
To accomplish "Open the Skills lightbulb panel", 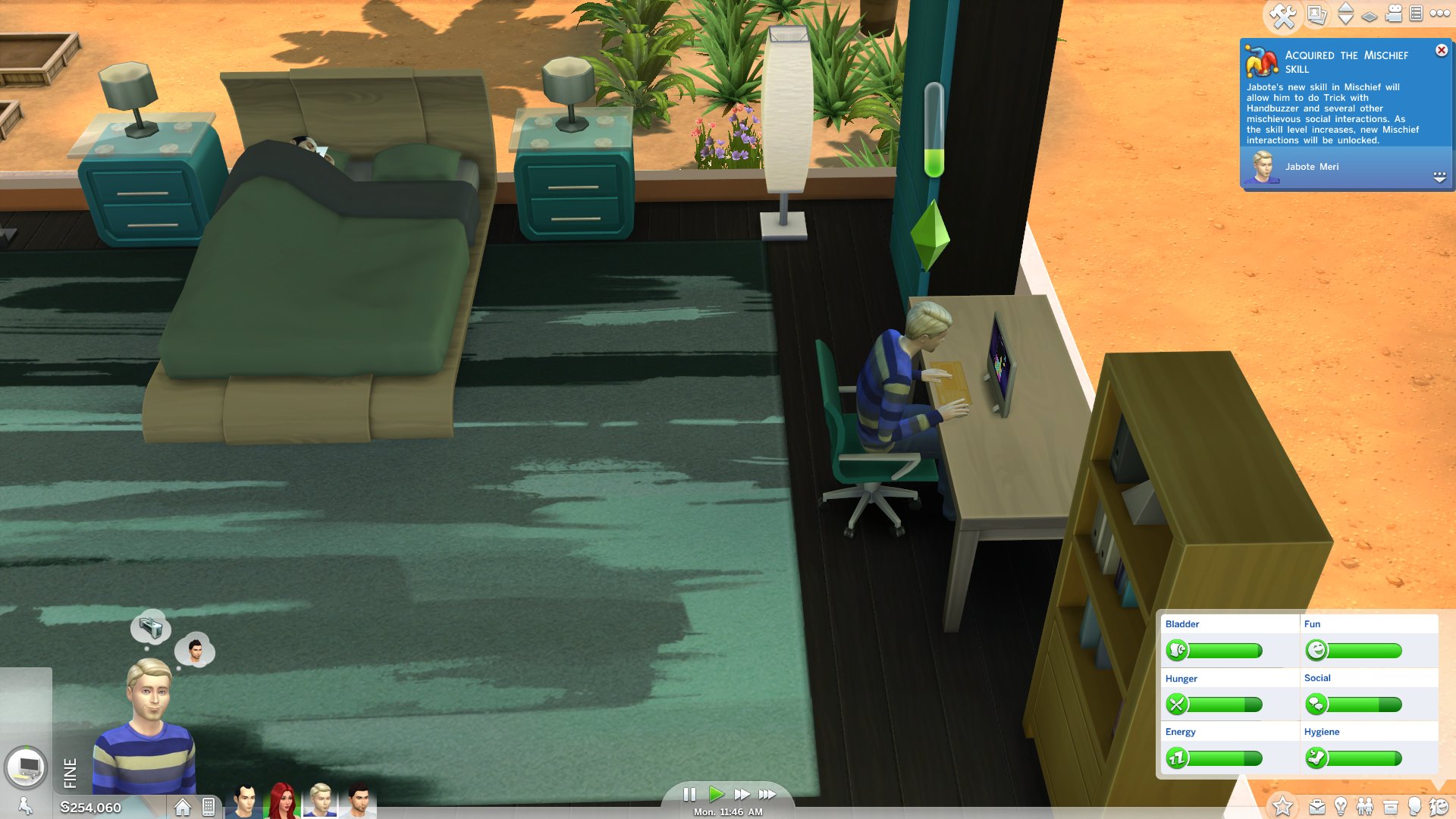I will [1341, 805].
